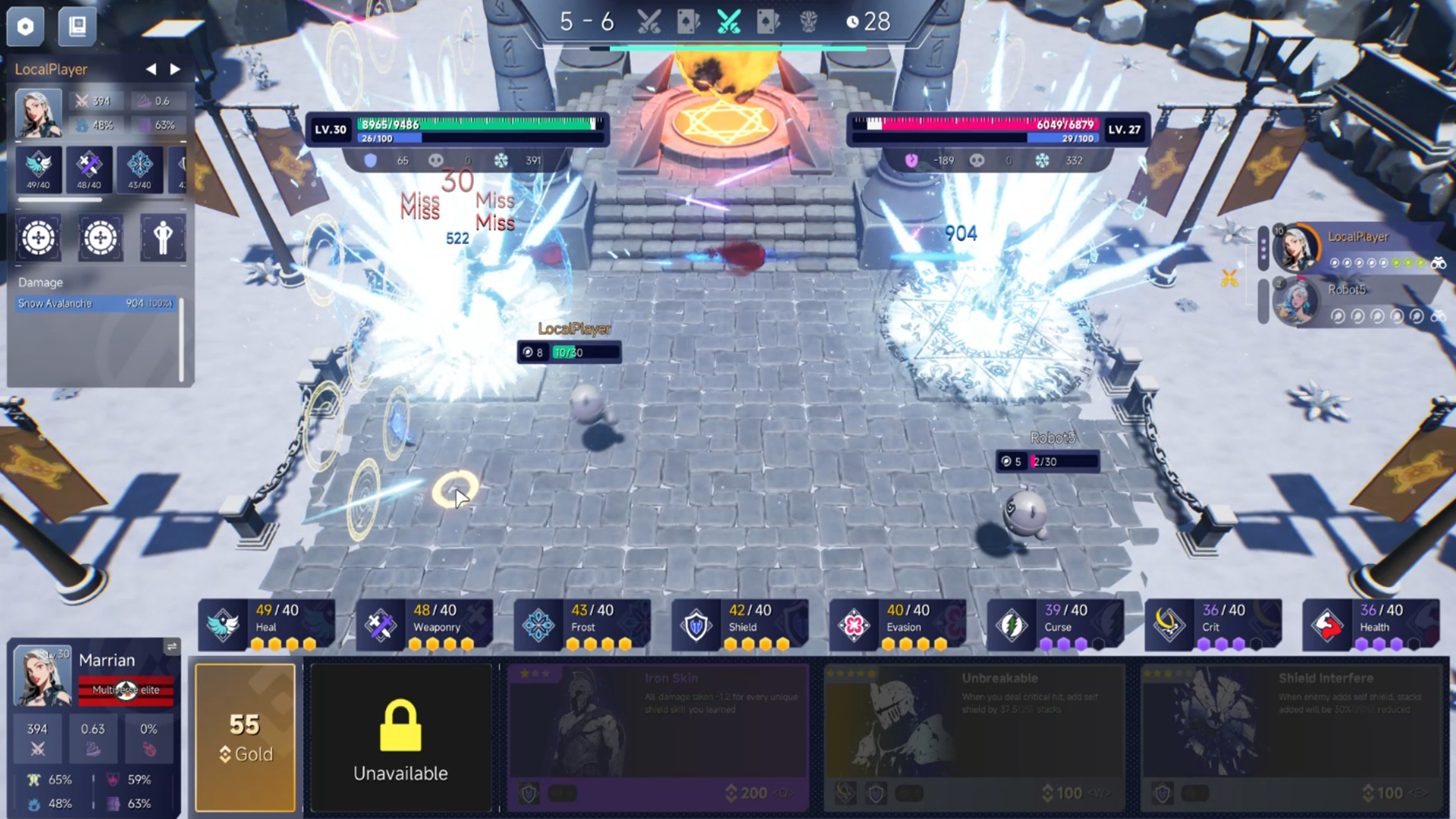The image size is (1456, 819).
Task: Select the Crit skill icon
Action: (1170, 625)
